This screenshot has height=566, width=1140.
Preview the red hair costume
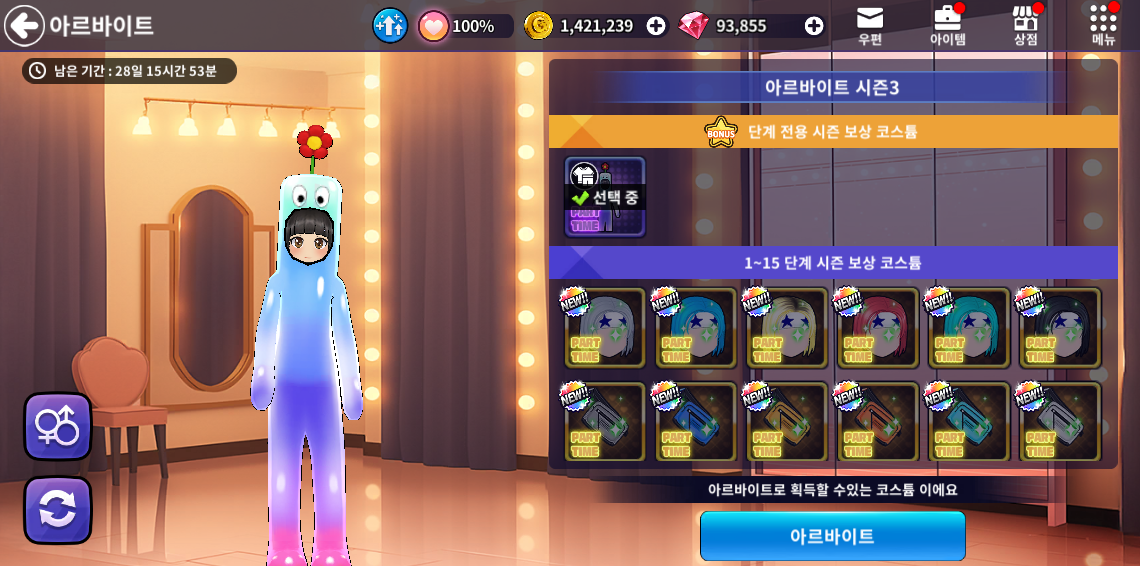[x=878, y=328]
